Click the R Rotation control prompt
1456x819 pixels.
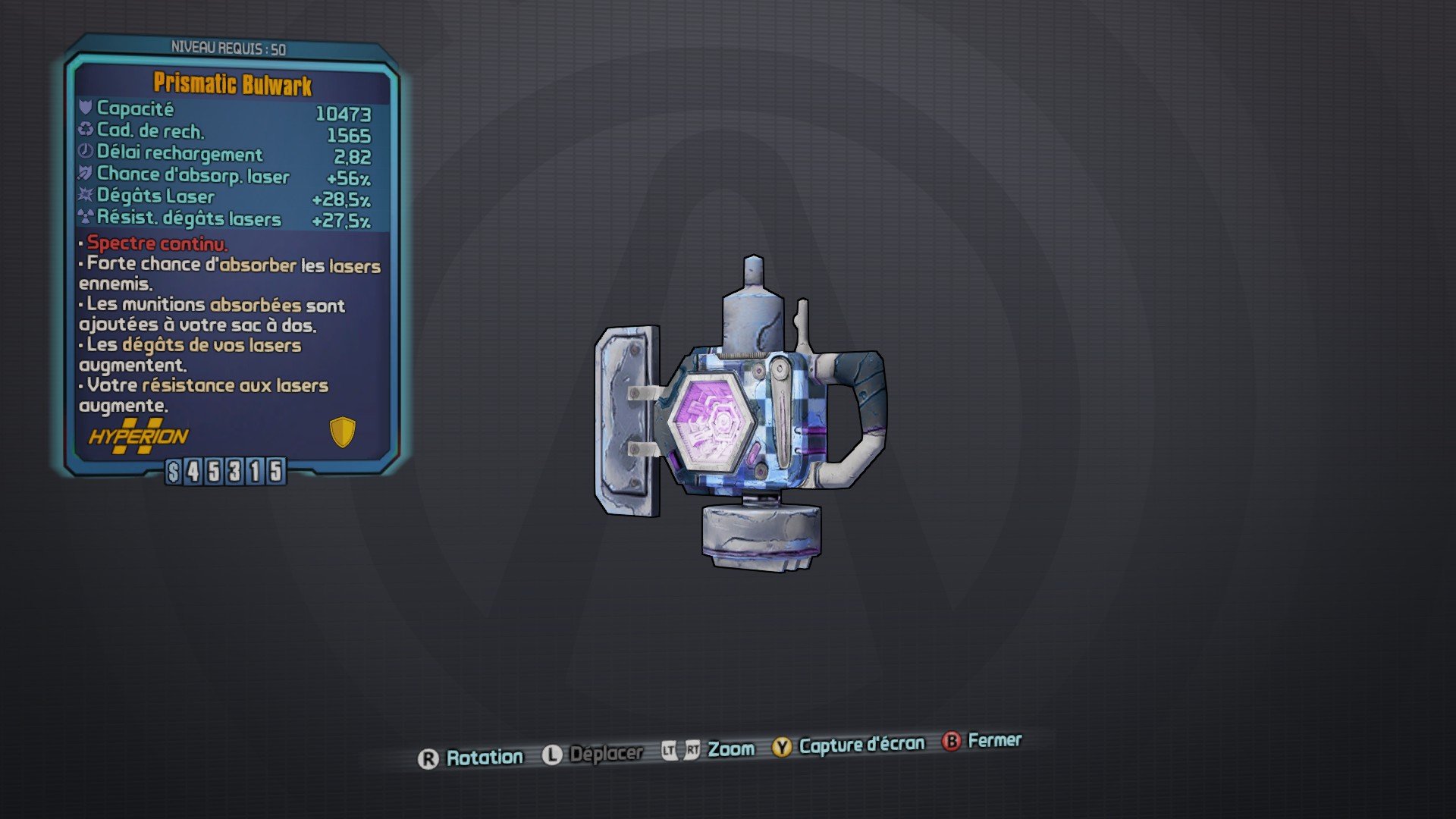pyautogui.click(x=431, y=755)
